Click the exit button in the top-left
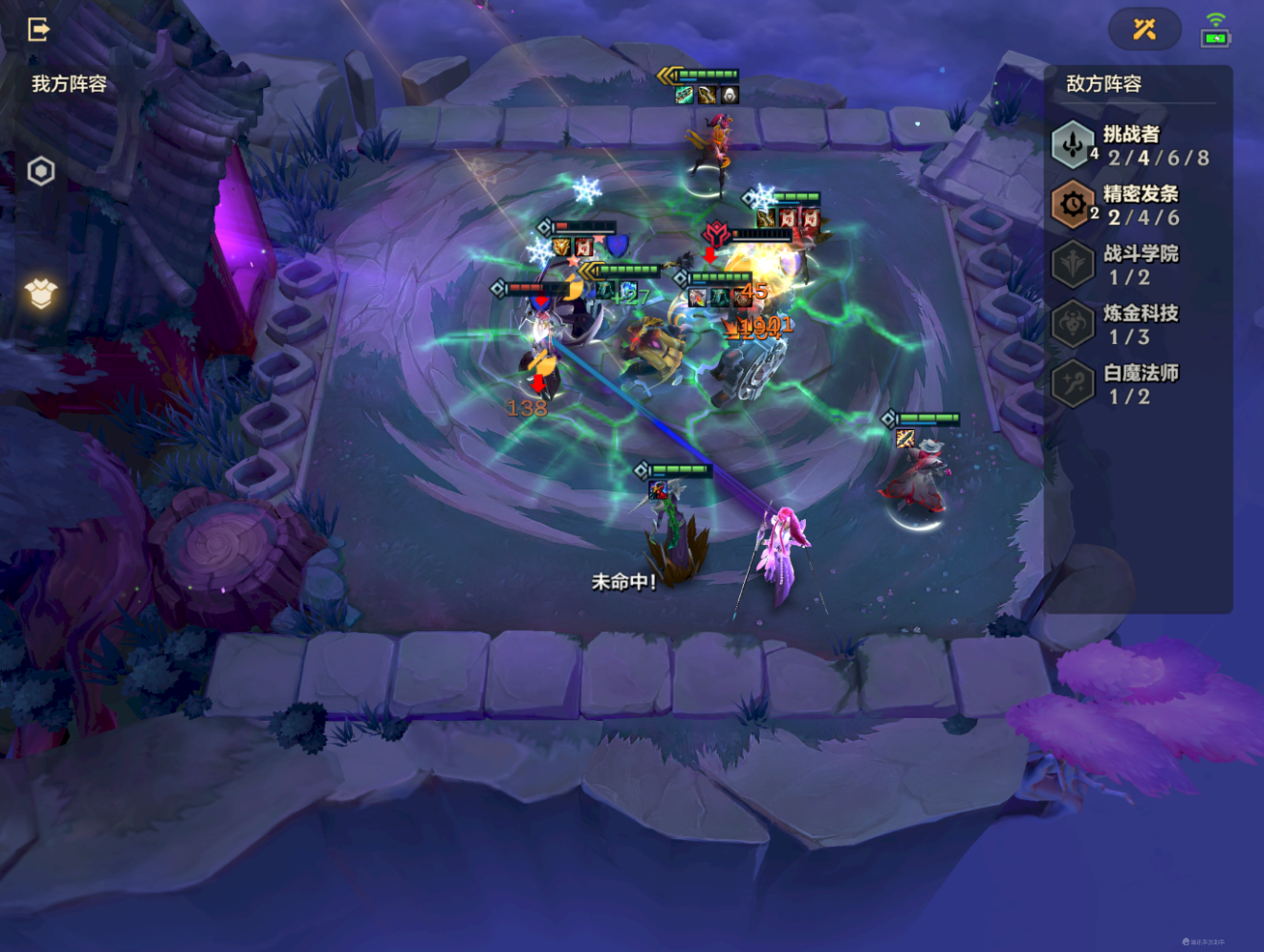Image resolution: width=1264 pixels, height=952 pixels. 38,30
